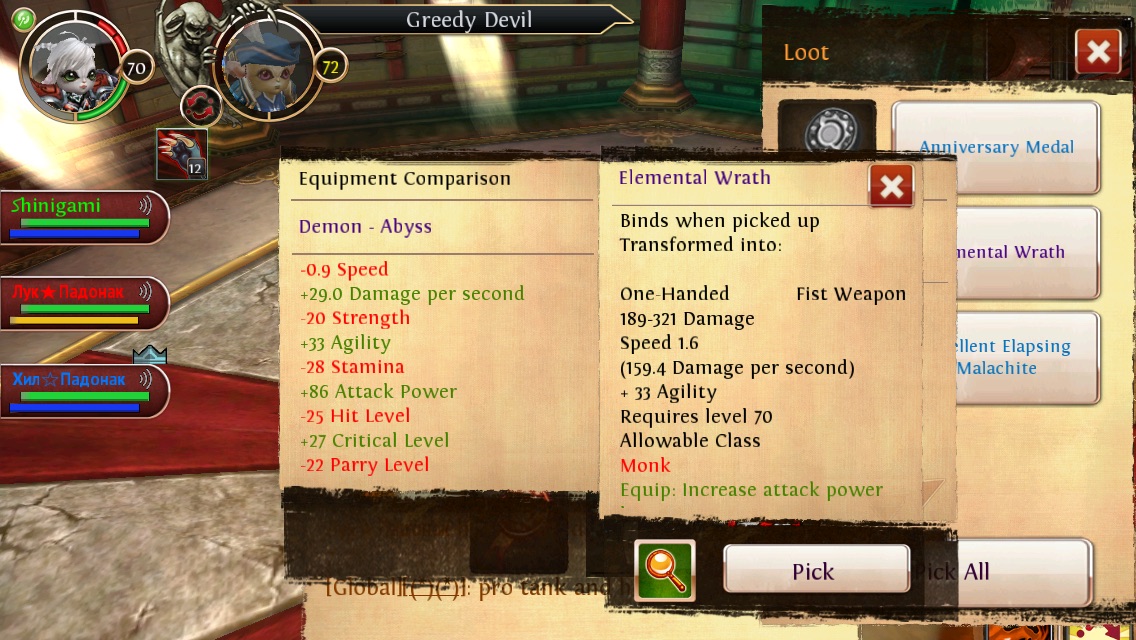Close the Elemental Wrath tooltip
This screenshot has height=640, width=1136.
point(891,186)
